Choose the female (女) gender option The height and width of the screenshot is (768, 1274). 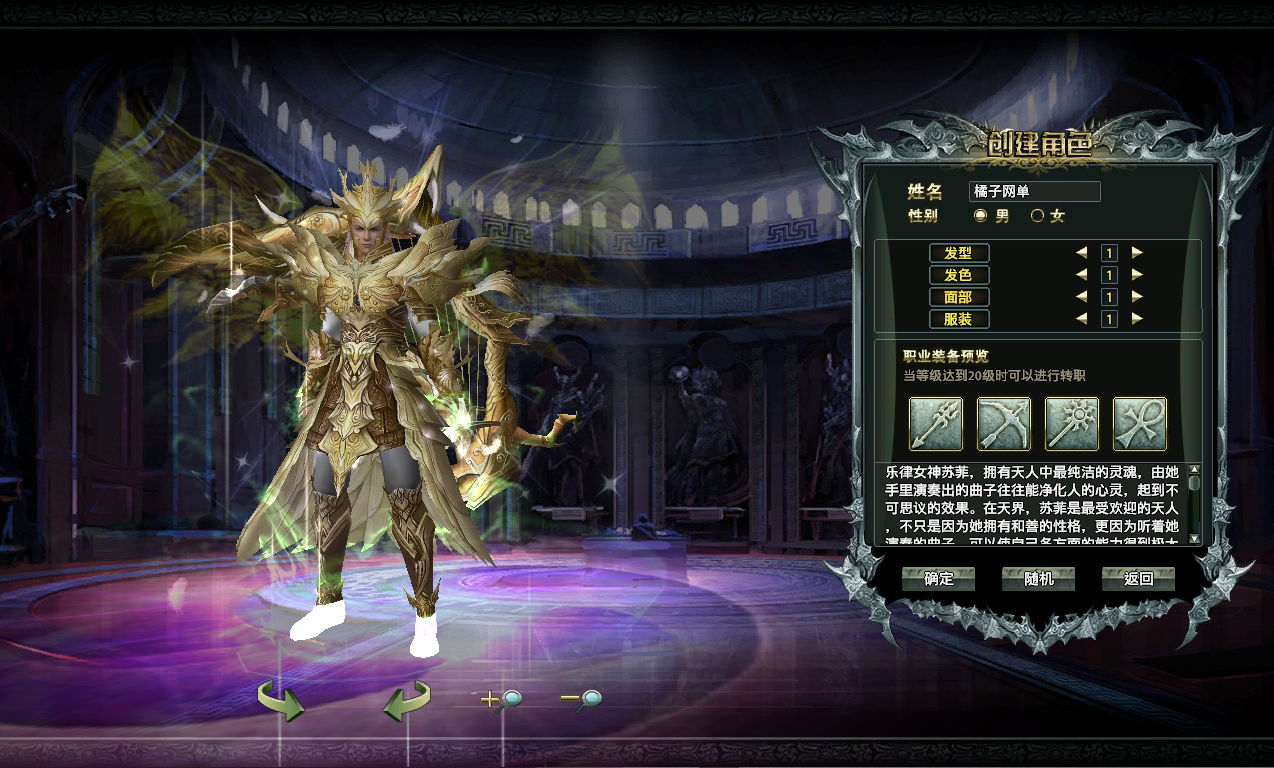[x=1037, y=215]
